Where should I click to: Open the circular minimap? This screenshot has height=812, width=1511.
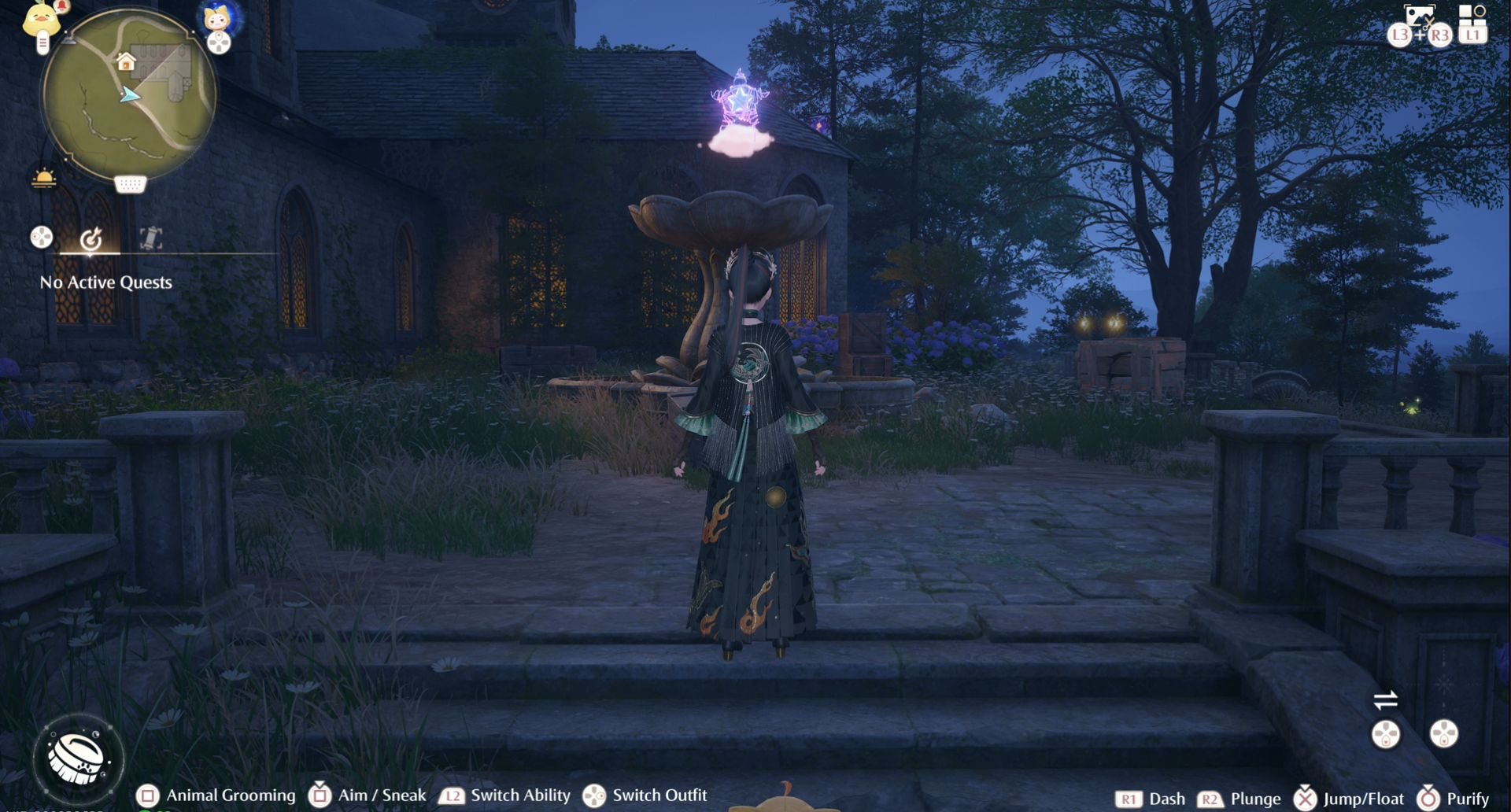[128, 96]
